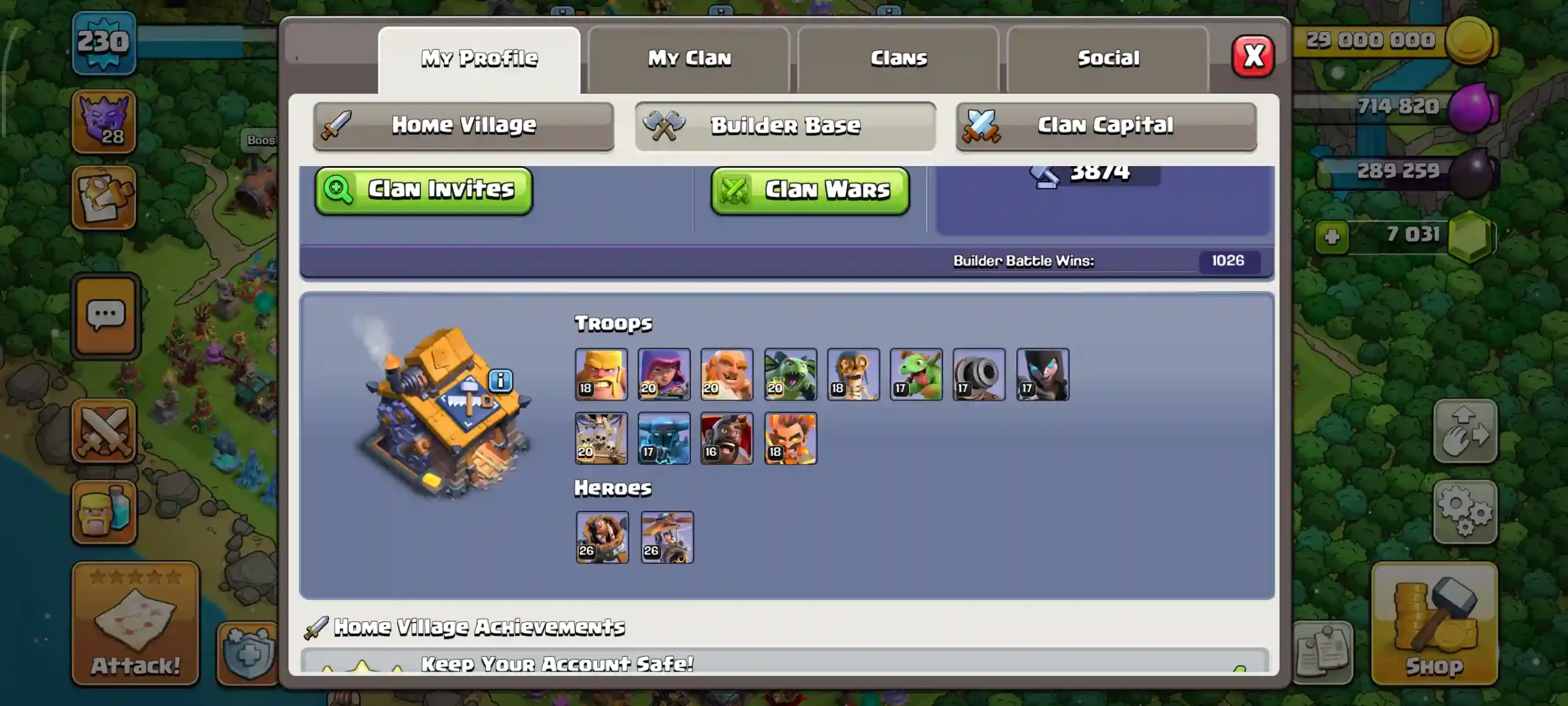This screenshot has width=1568, height=706.
Task: Switch to the My Clan tab
Action: coord(688,57)
